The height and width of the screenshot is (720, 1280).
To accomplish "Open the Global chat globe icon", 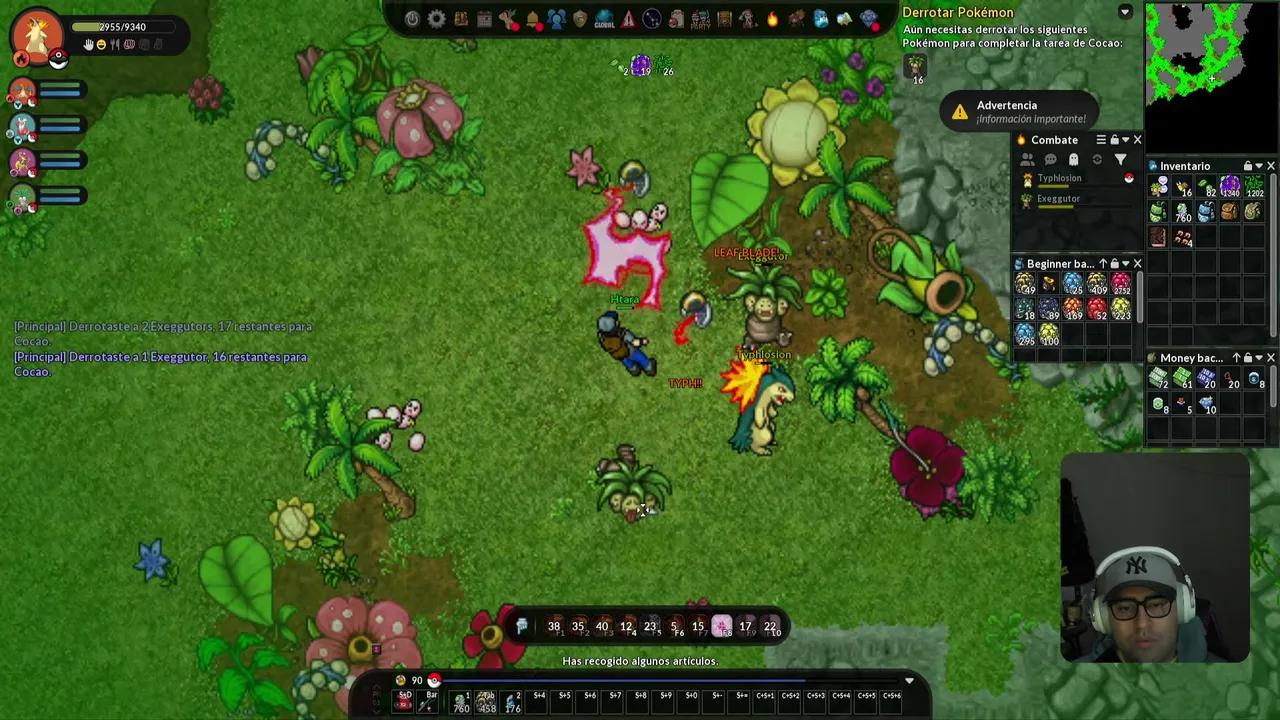I will [604, 19].
